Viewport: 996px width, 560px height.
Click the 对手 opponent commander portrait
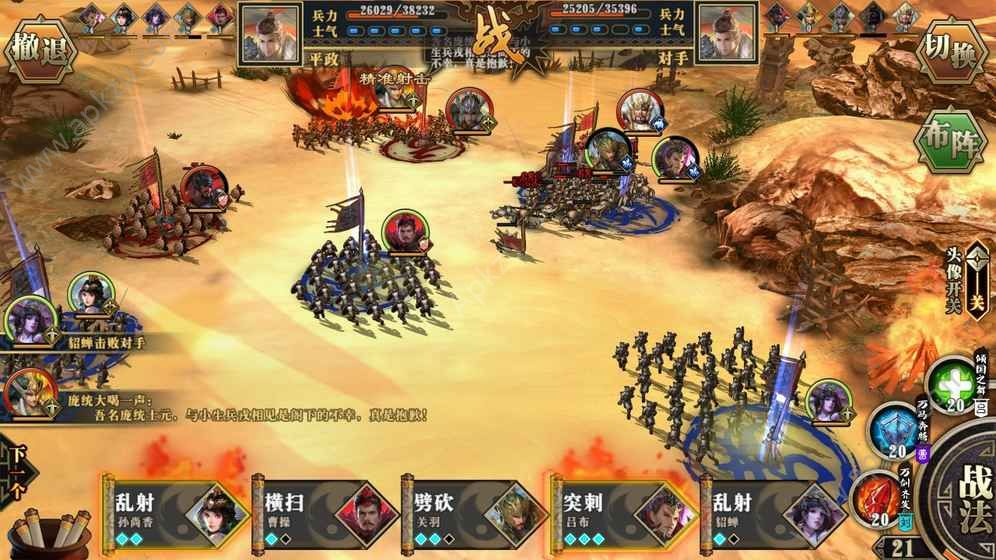coord(727,33)
